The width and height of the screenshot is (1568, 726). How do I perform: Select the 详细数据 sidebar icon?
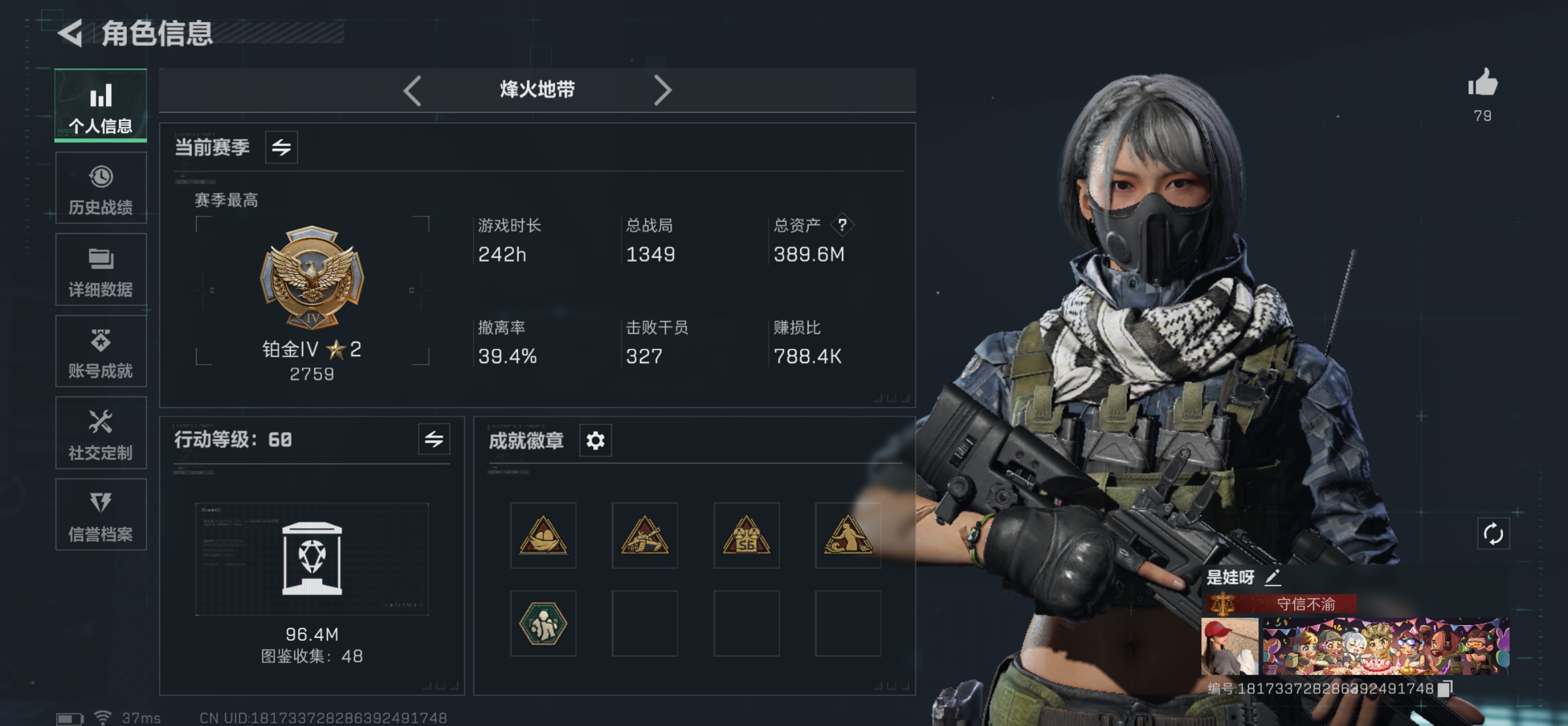tap(100, 269)
